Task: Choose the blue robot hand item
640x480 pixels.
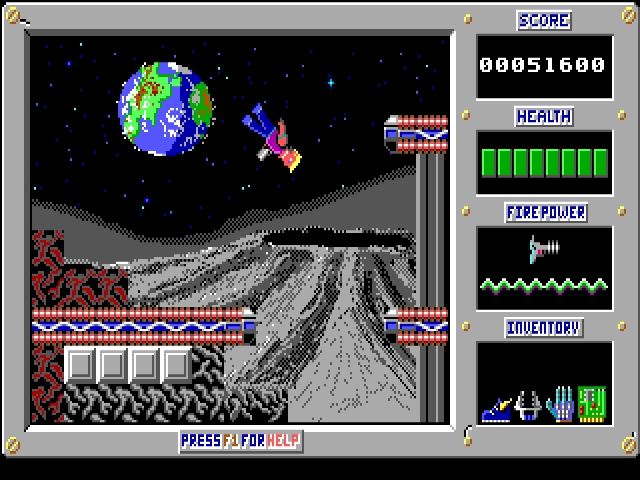Action: click(561, 403)
